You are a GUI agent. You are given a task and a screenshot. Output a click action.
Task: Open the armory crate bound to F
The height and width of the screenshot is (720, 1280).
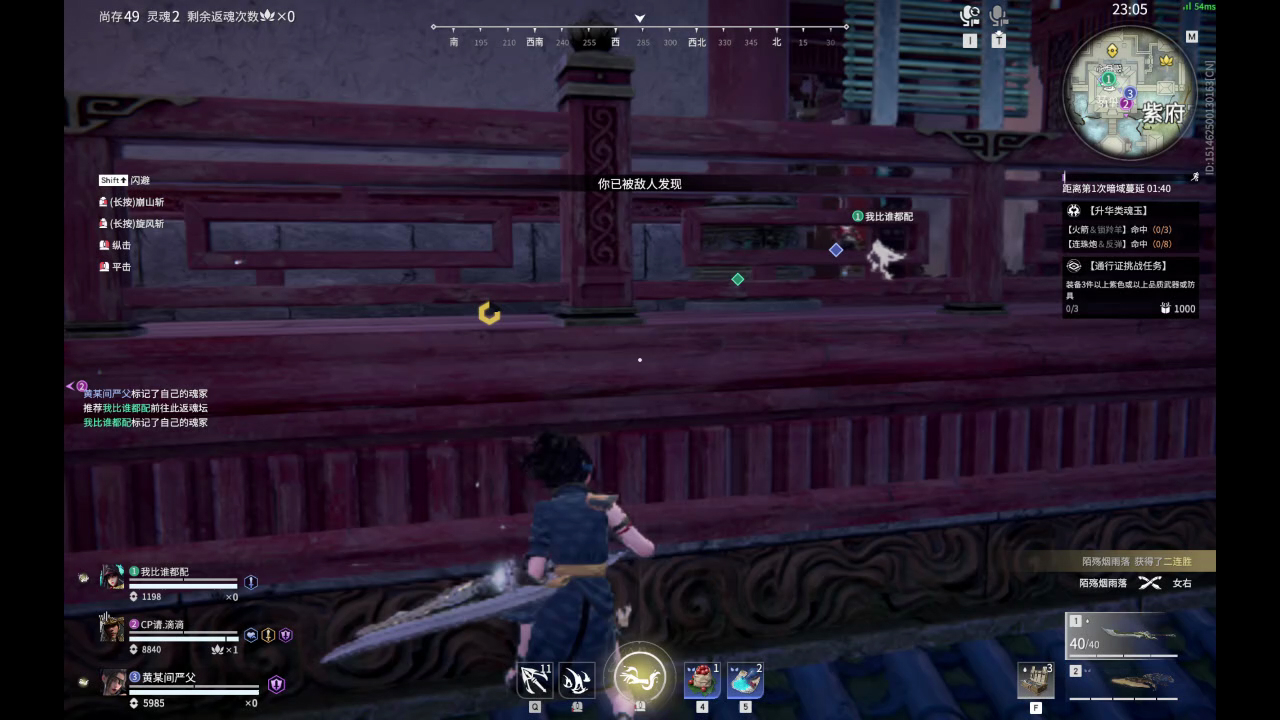[1035, 678]
